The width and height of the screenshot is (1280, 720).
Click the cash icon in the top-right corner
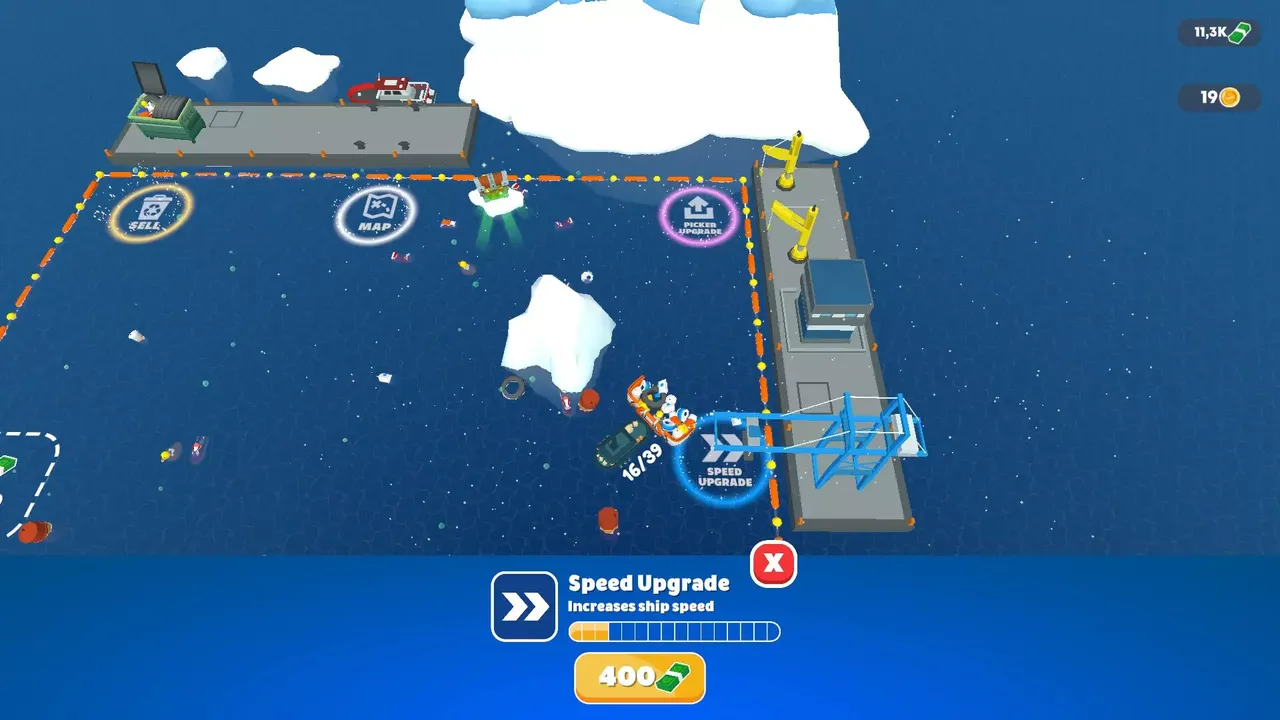(x=1240, y=31)
